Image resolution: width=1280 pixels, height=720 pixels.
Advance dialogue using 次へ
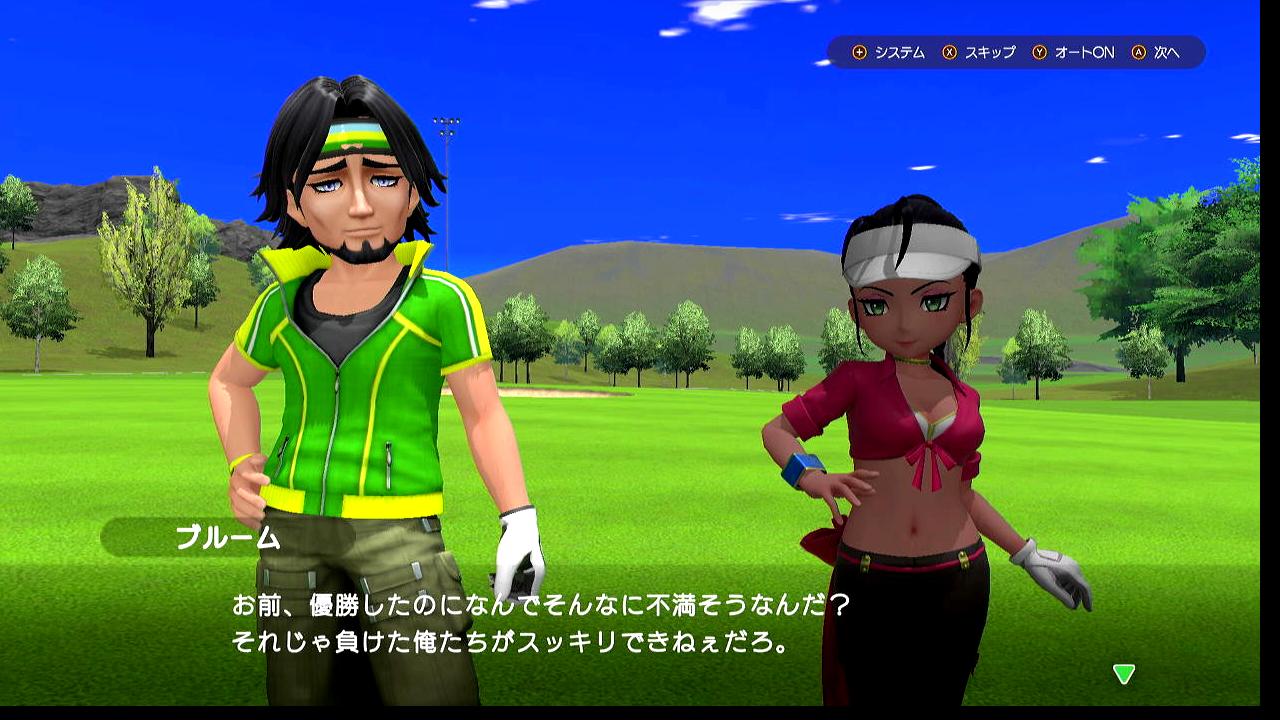(1166, 52)
